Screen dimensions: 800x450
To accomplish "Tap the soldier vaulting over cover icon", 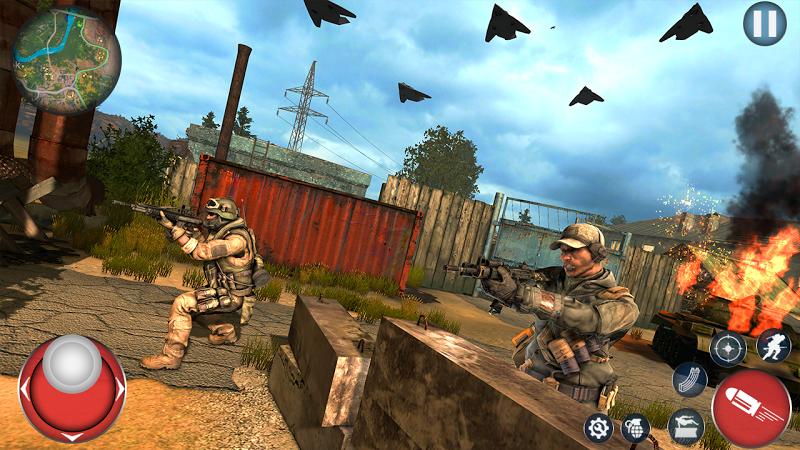I will point(685,427).
